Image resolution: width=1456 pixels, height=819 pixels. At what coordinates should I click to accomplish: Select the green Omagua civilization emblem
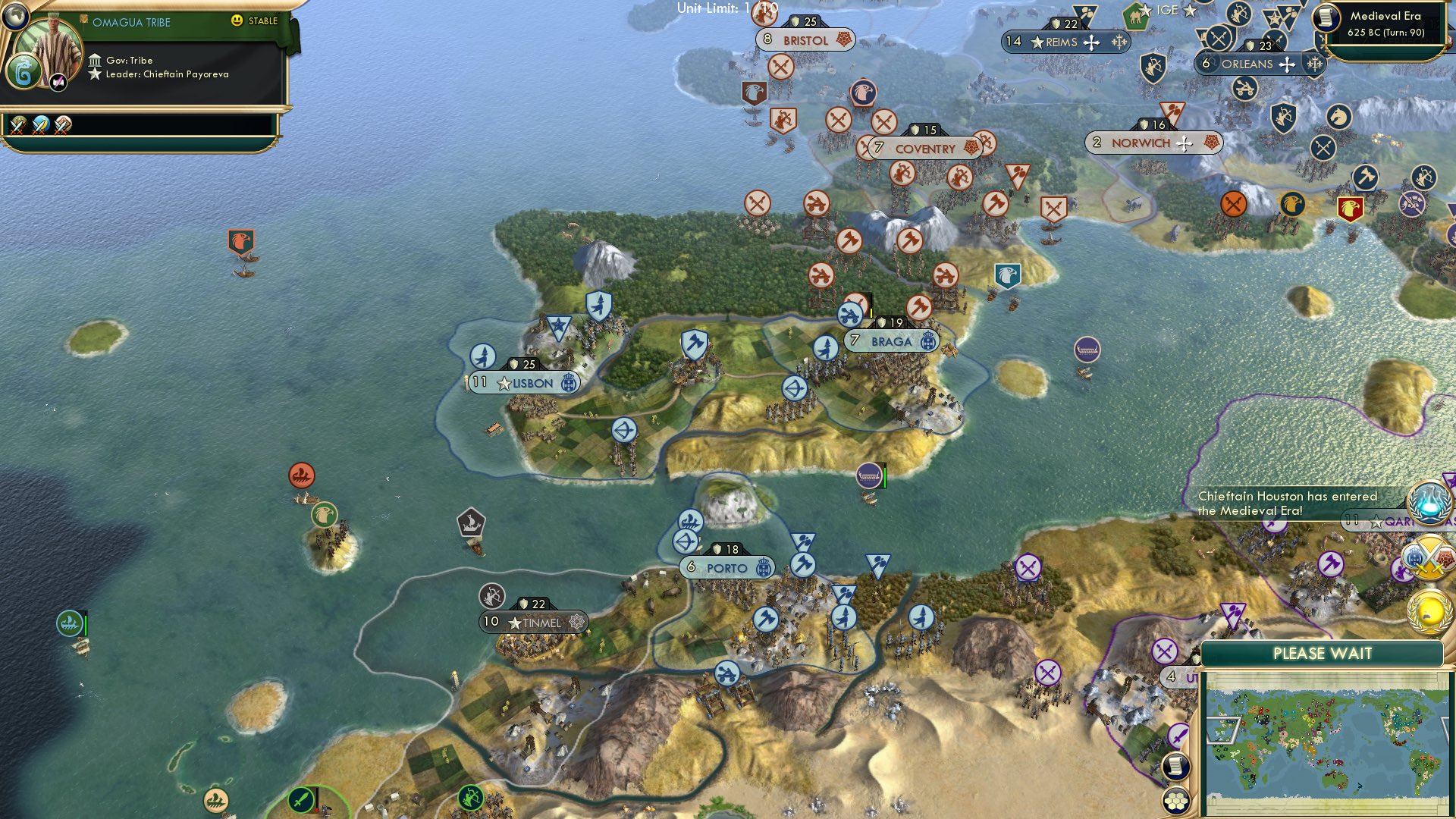[x=24, y=71]
